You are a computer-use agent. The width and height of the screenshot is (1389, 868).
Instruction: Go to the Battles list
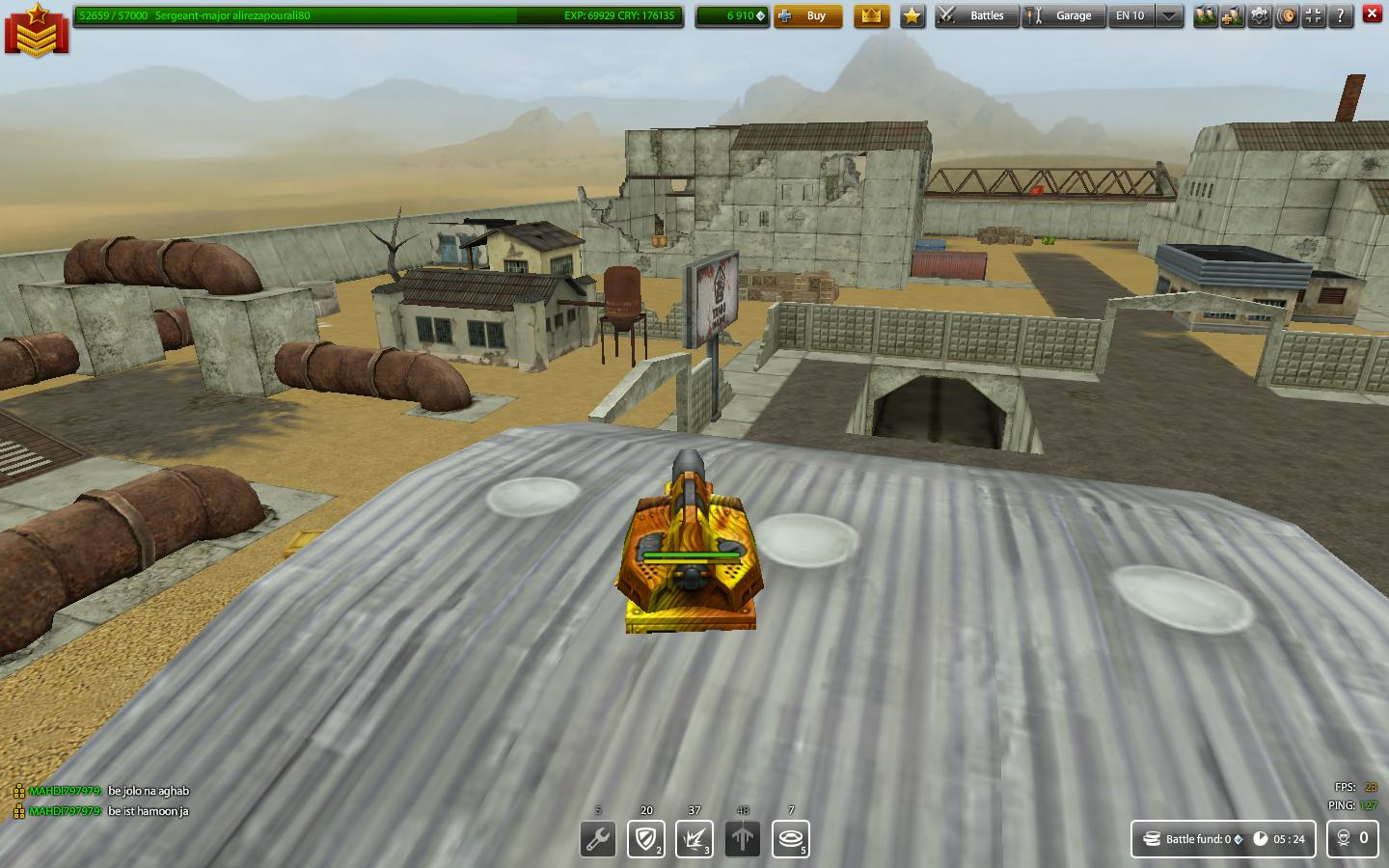(976, 16)
